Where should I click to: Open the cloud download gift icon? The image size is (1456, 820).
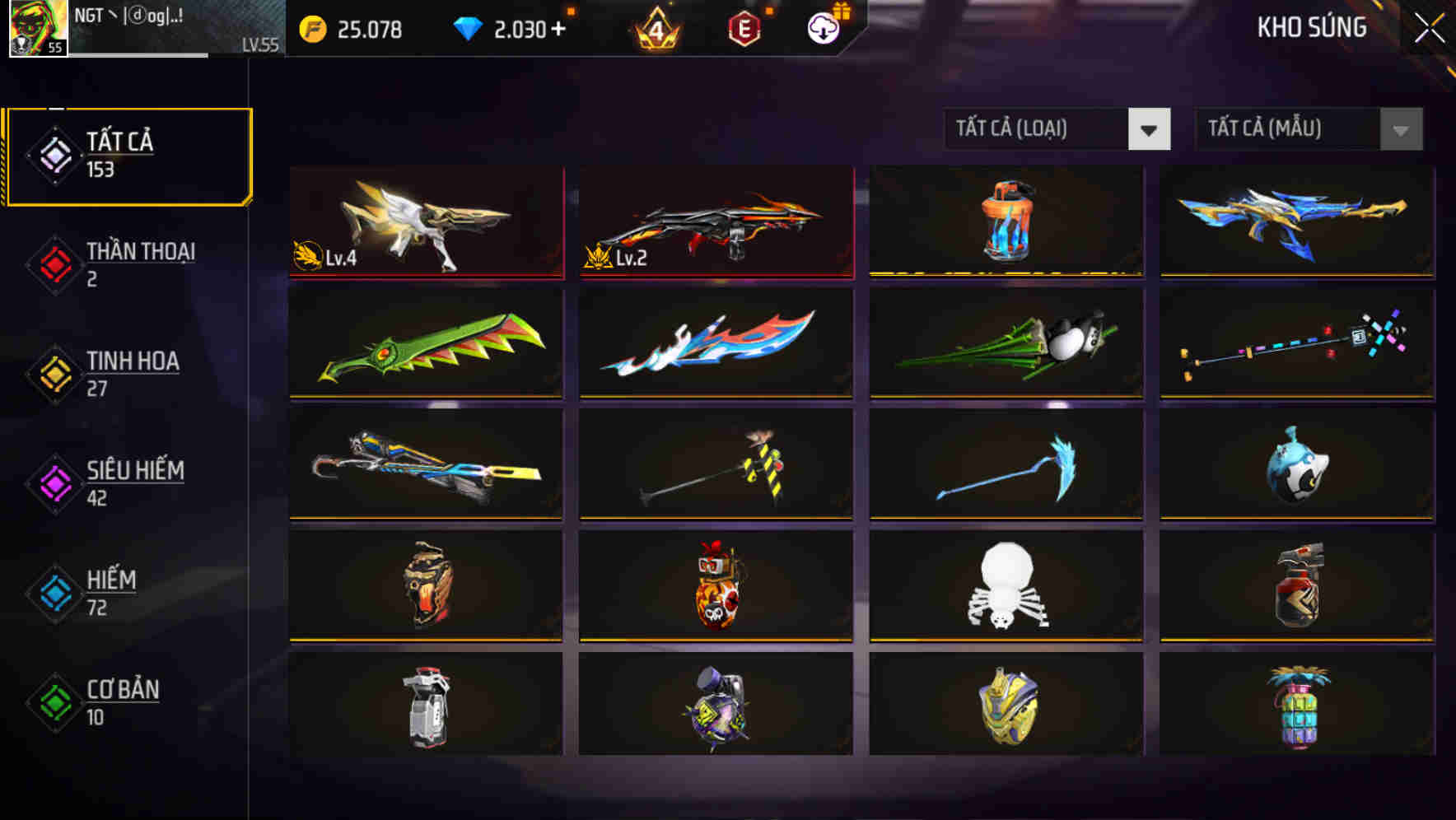tap(822, 28)
